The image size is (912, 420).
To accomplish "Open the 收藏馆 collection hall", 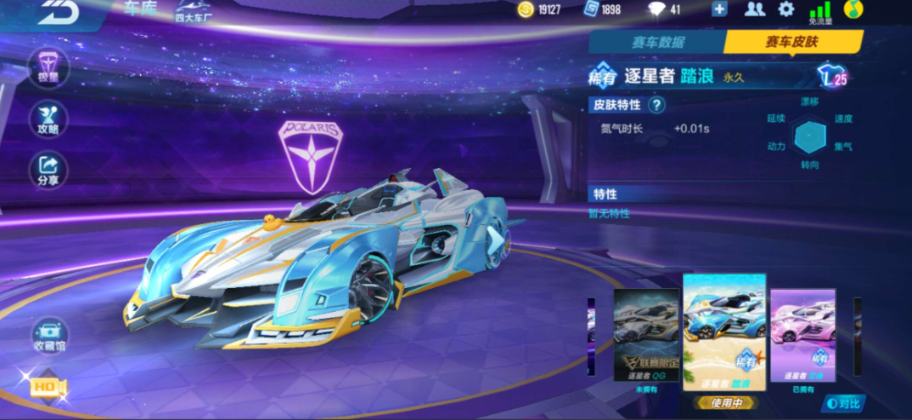I will [48, 337].
